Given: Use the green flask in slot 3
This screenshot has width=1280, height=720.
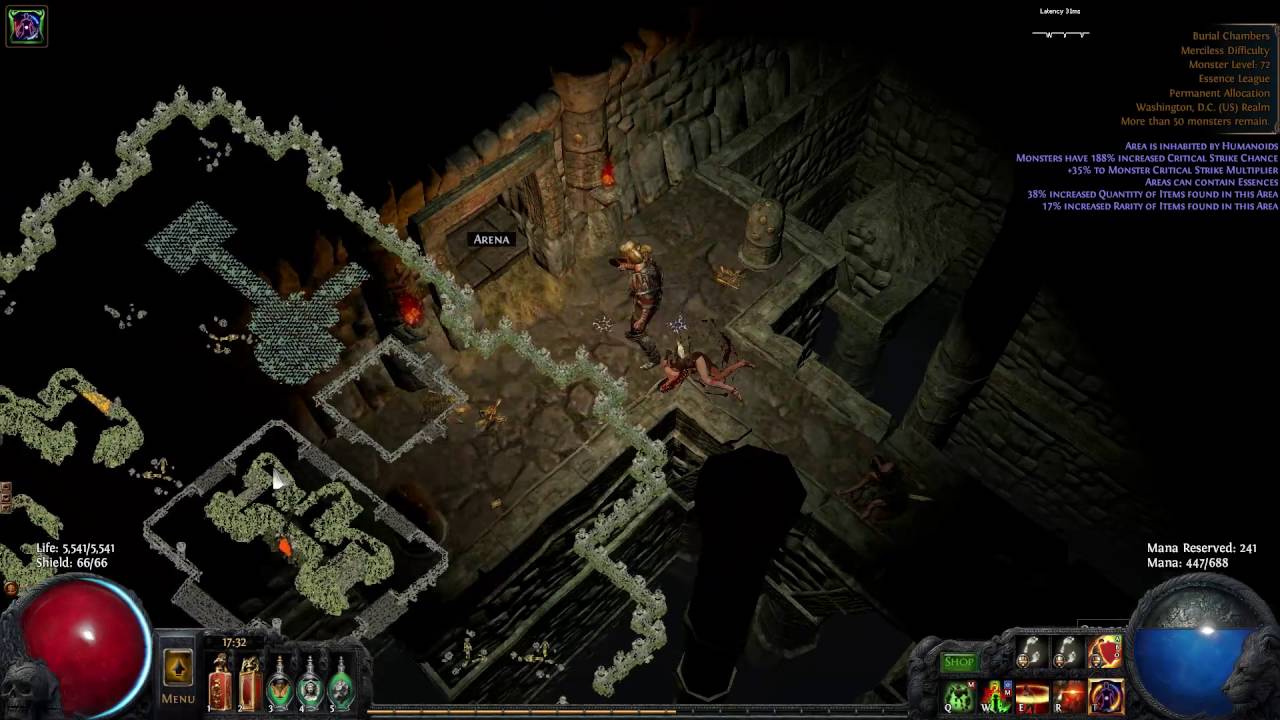Looking at the screenshot, I should (281, 683).
